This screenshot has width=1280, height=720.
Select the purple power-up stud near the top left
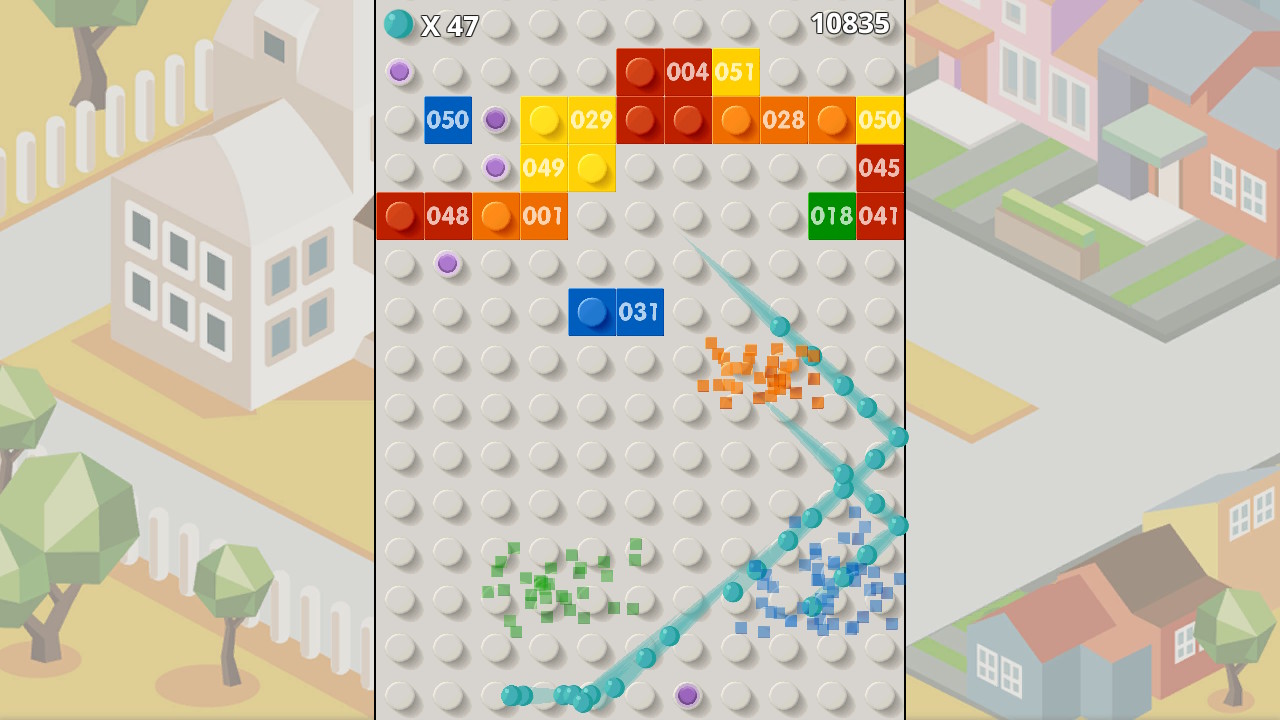(x=400, y=71)
